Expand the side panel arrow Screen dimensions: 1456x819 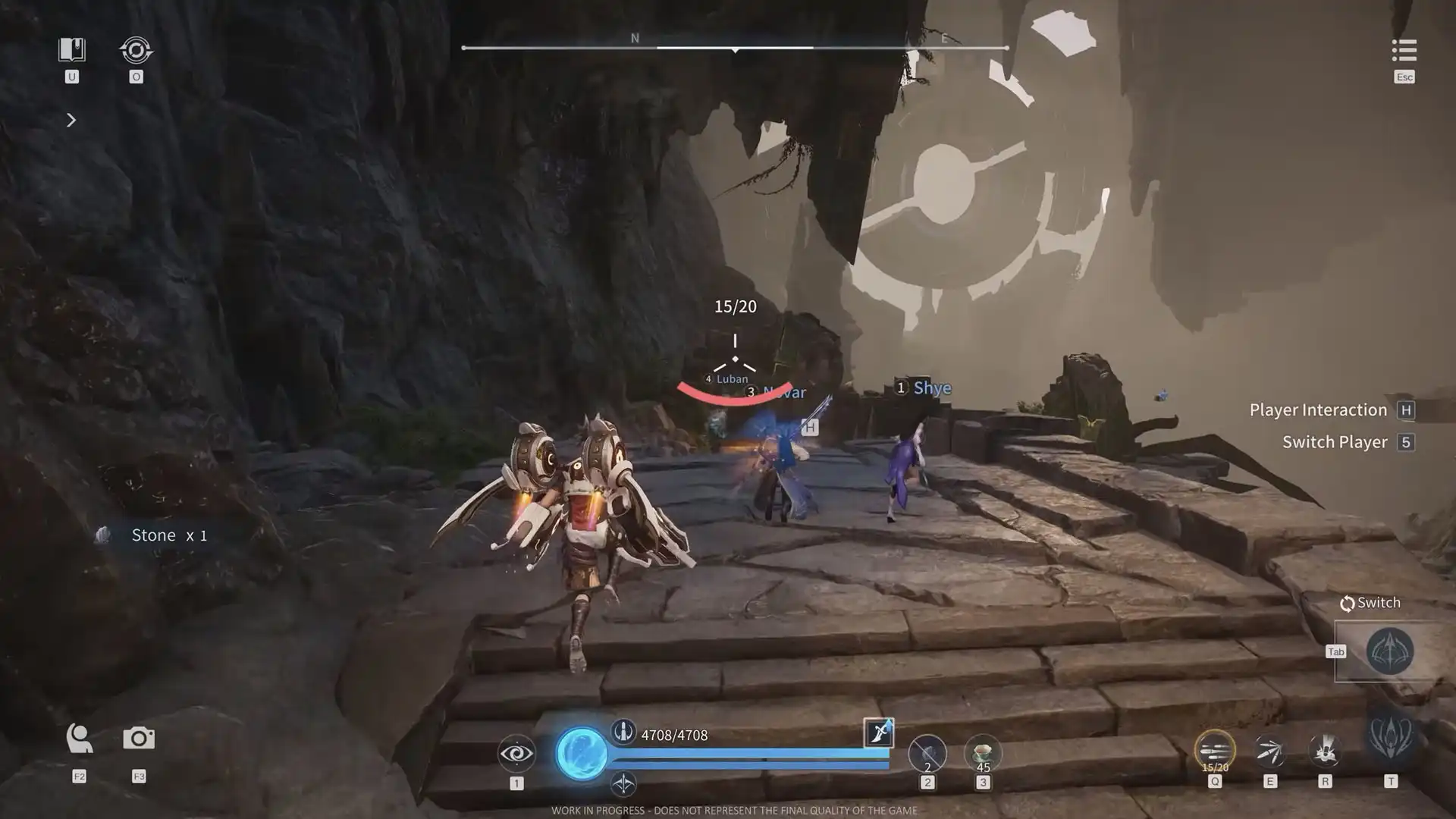click(71, 120)
